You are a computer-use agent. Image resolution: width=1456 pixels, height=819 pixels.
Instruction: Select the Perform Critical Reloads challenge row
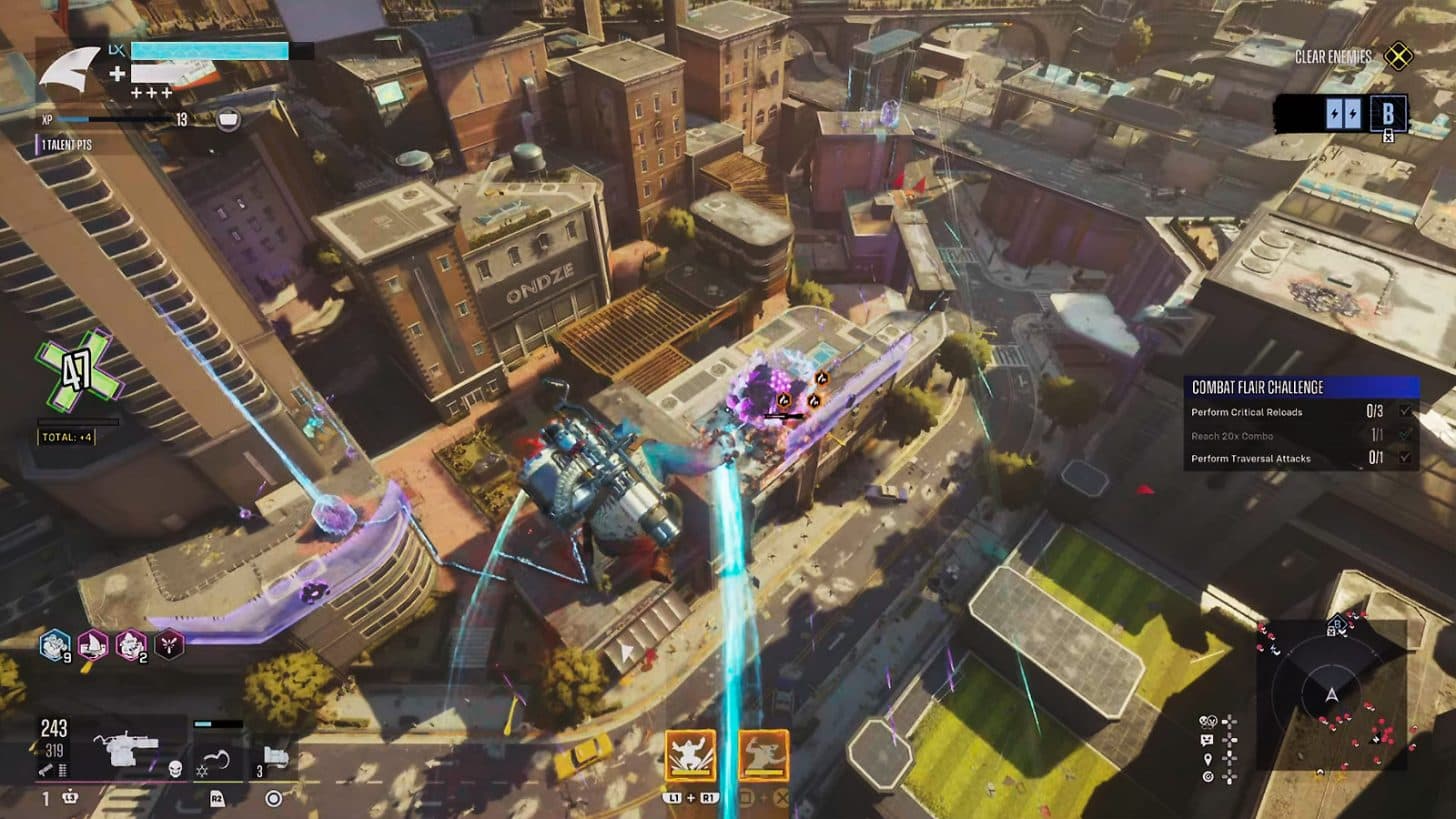click(x=1300, y=412)
